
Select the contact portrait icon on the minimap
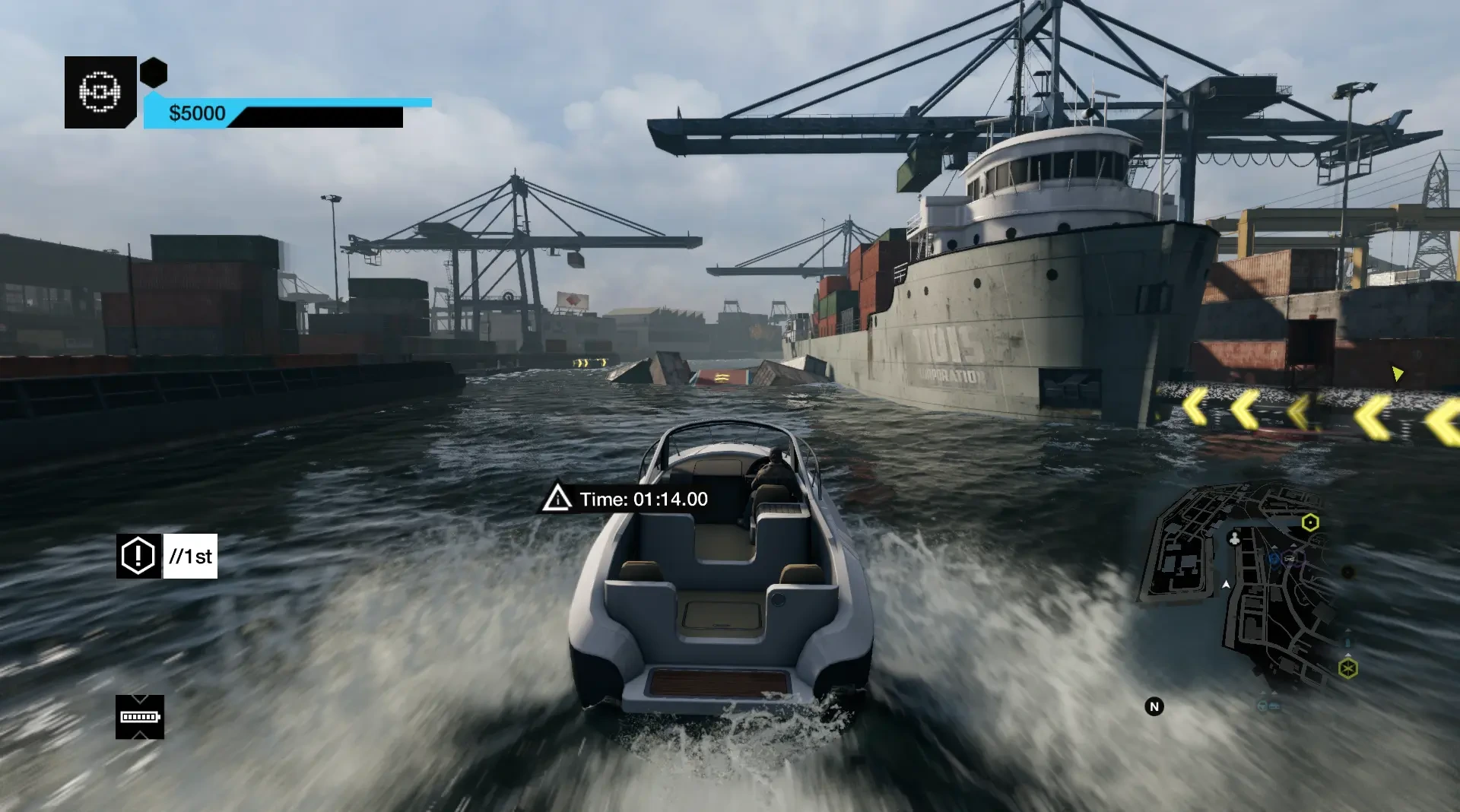click(1235, 540)
